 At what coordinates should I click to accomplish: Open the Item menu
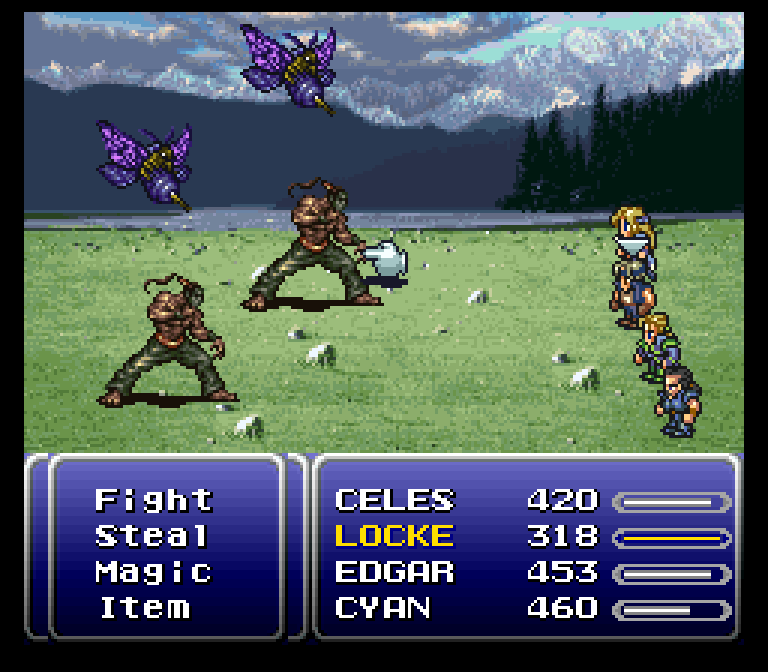coord(144,608)
